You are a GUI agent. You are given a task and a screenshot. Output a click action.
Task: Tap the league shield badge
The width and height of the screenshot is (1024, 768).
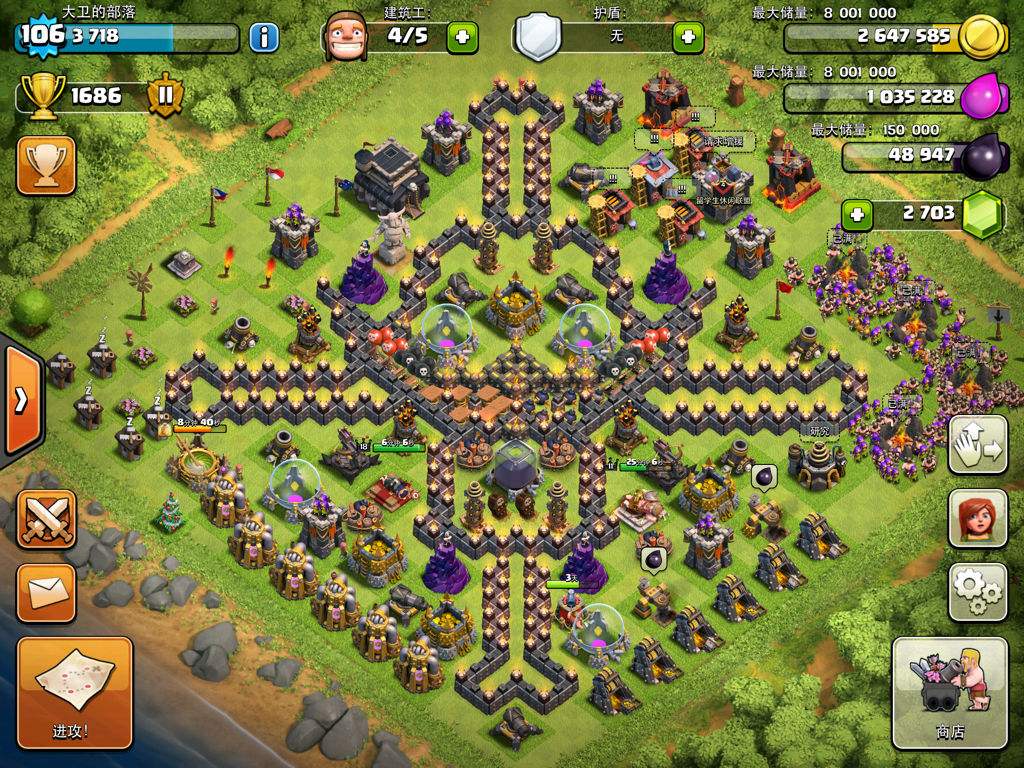tap(165, 96)
